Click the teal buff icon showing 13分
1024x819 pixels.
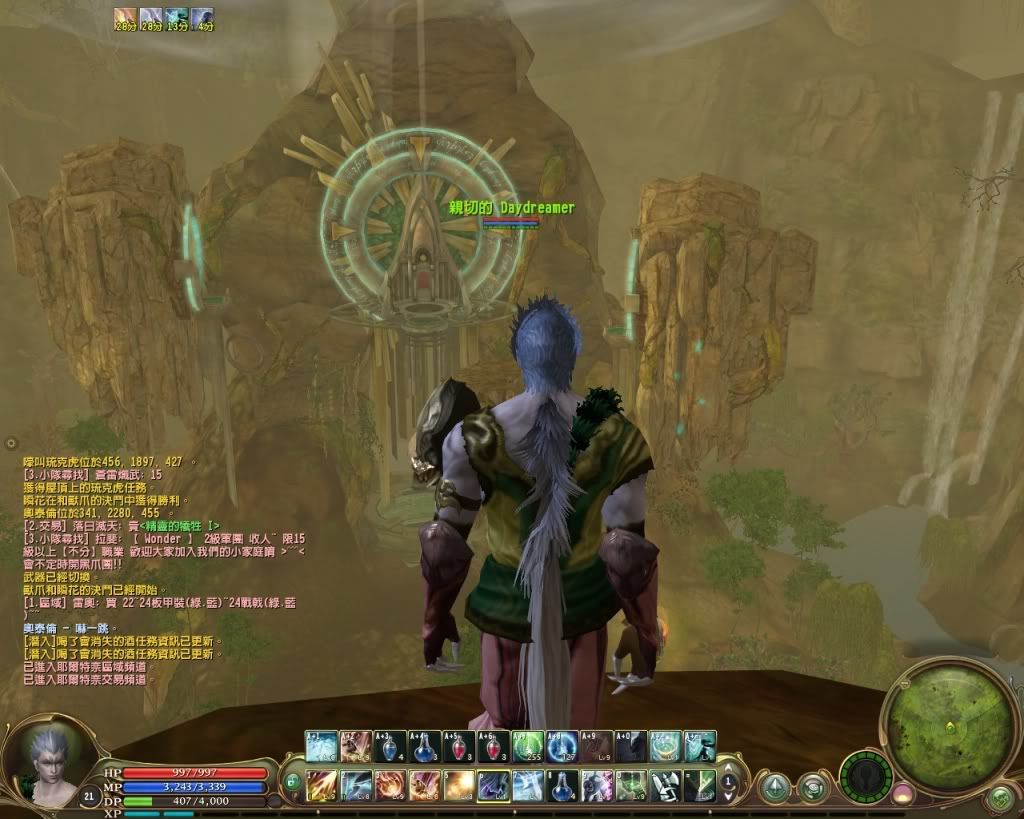pos(177,17)
